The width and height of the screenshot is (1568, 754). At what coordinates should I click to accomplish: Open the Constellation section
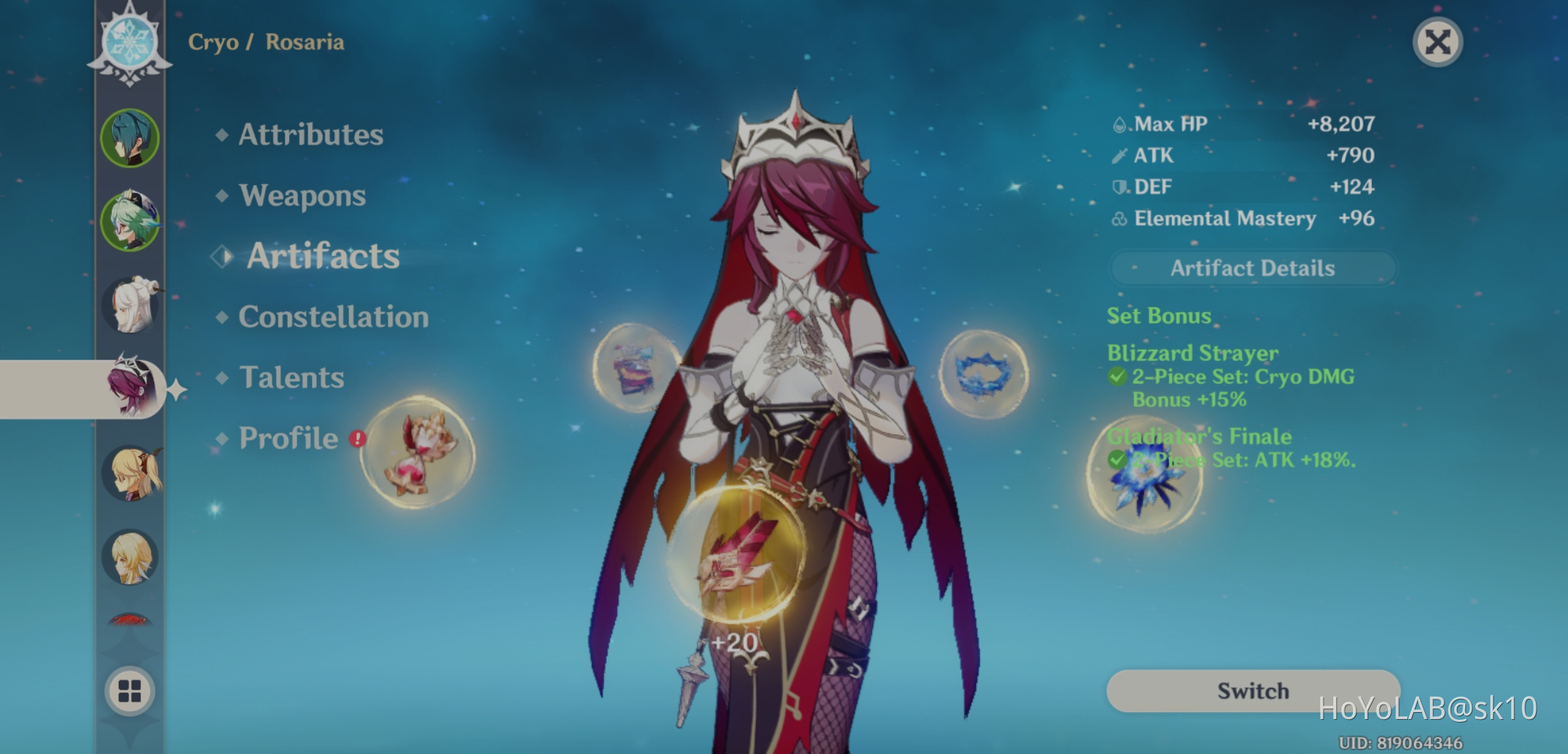coord(333,317)
